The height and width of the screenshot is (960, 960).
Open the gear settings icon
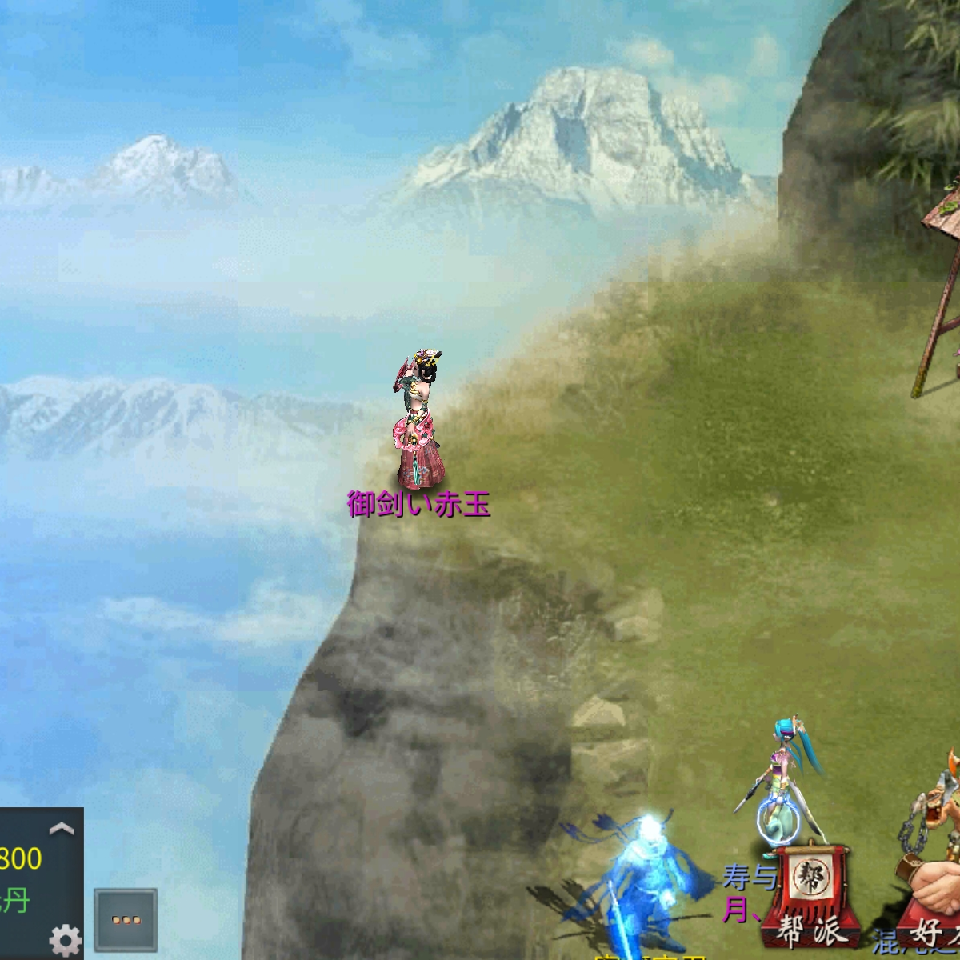click(x=66, y=939)
